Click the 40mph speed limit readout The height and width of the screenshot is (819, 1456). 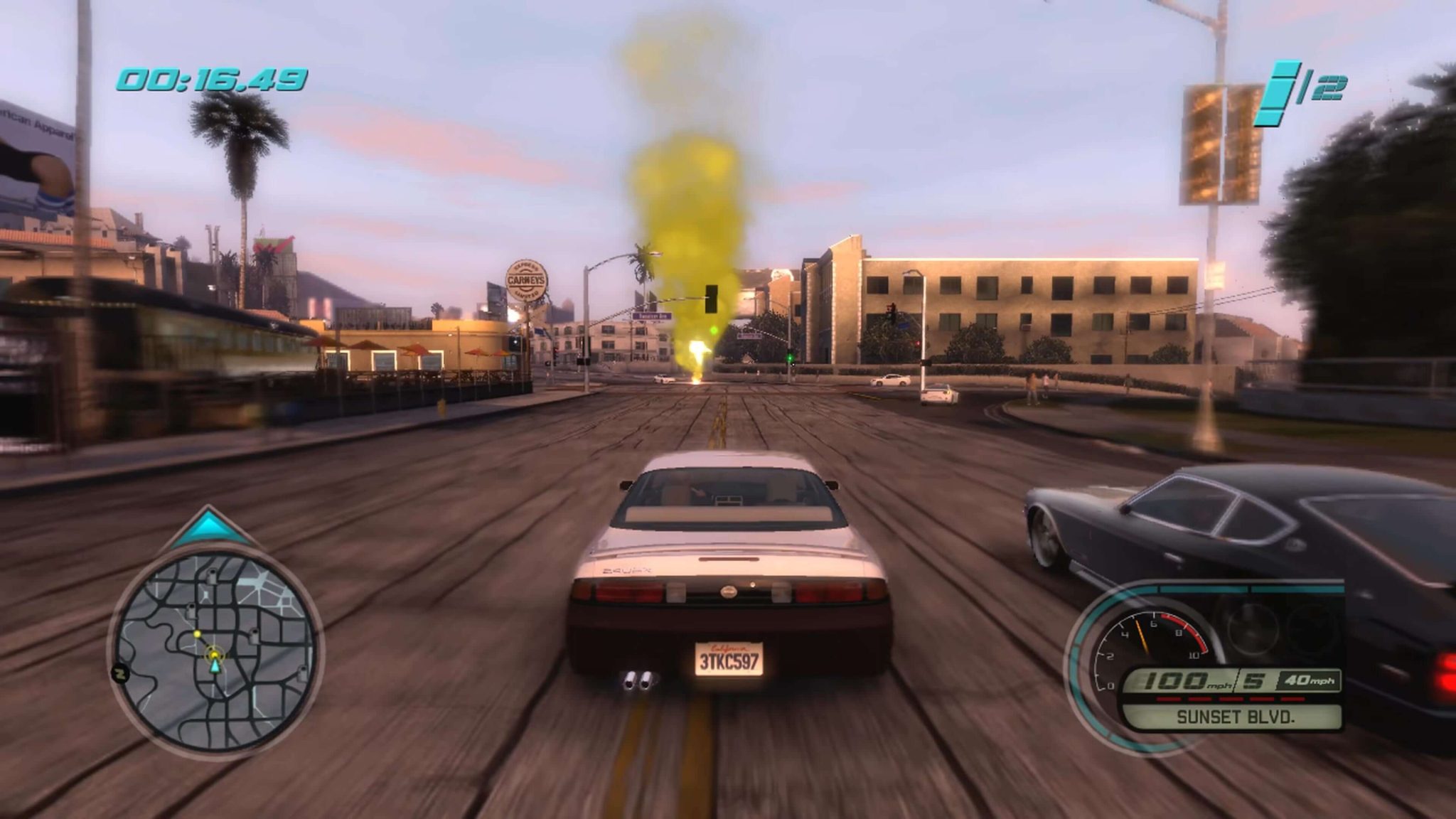pos(1307,680)
